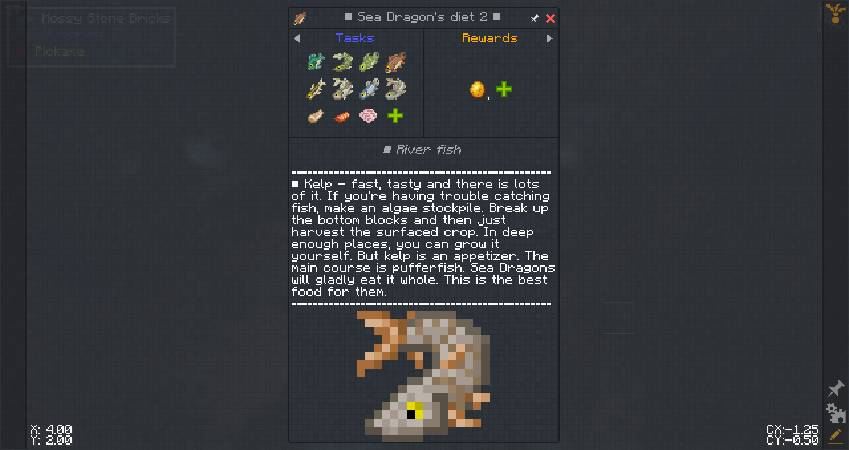Select the reddish-brown fish task icon

coord(395,62)
